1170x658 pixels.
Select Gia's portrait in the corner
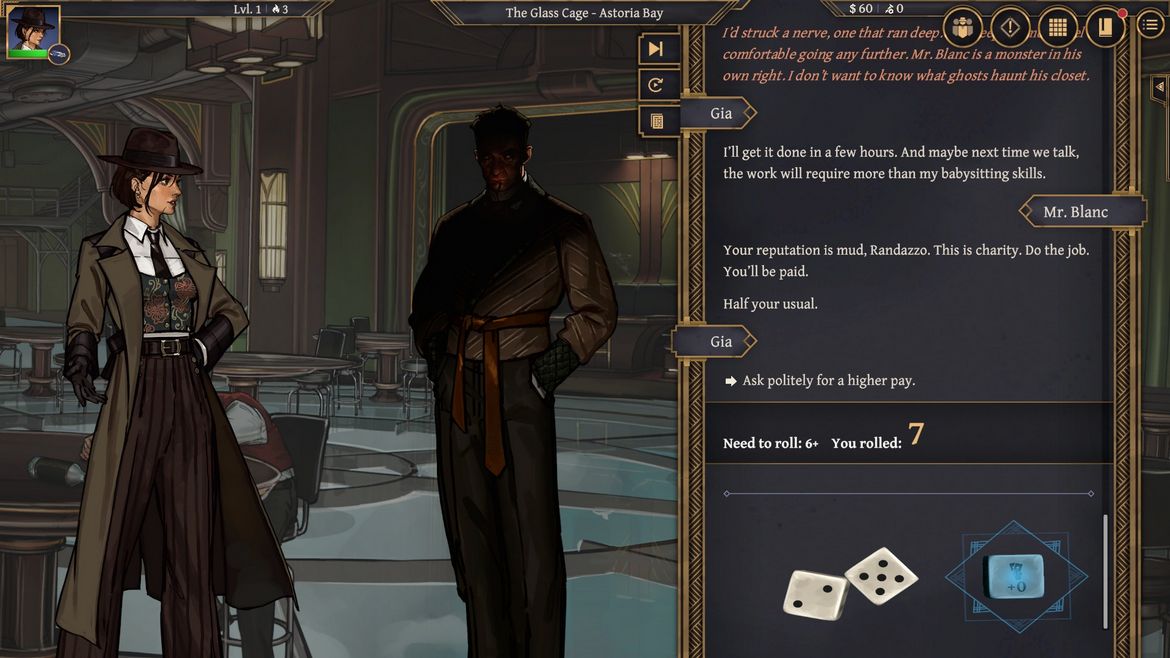pyautogui.click(x=33, y=29)
